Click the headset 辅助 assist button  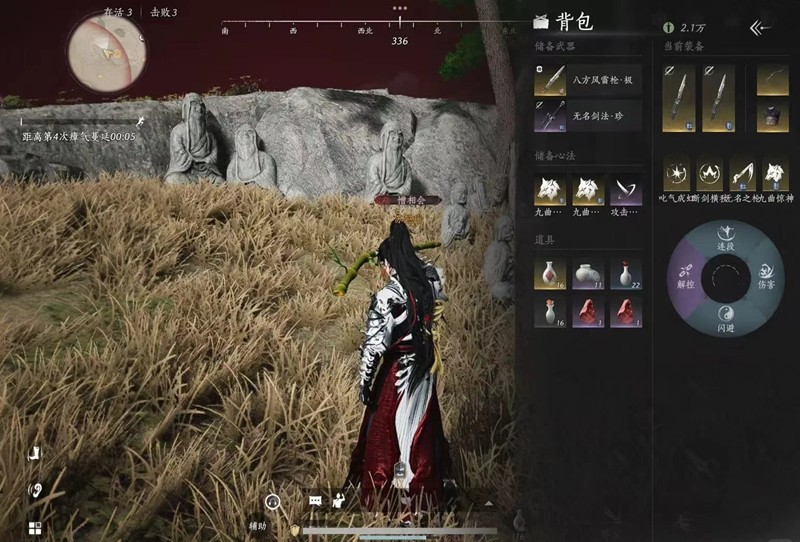(272, 502)
